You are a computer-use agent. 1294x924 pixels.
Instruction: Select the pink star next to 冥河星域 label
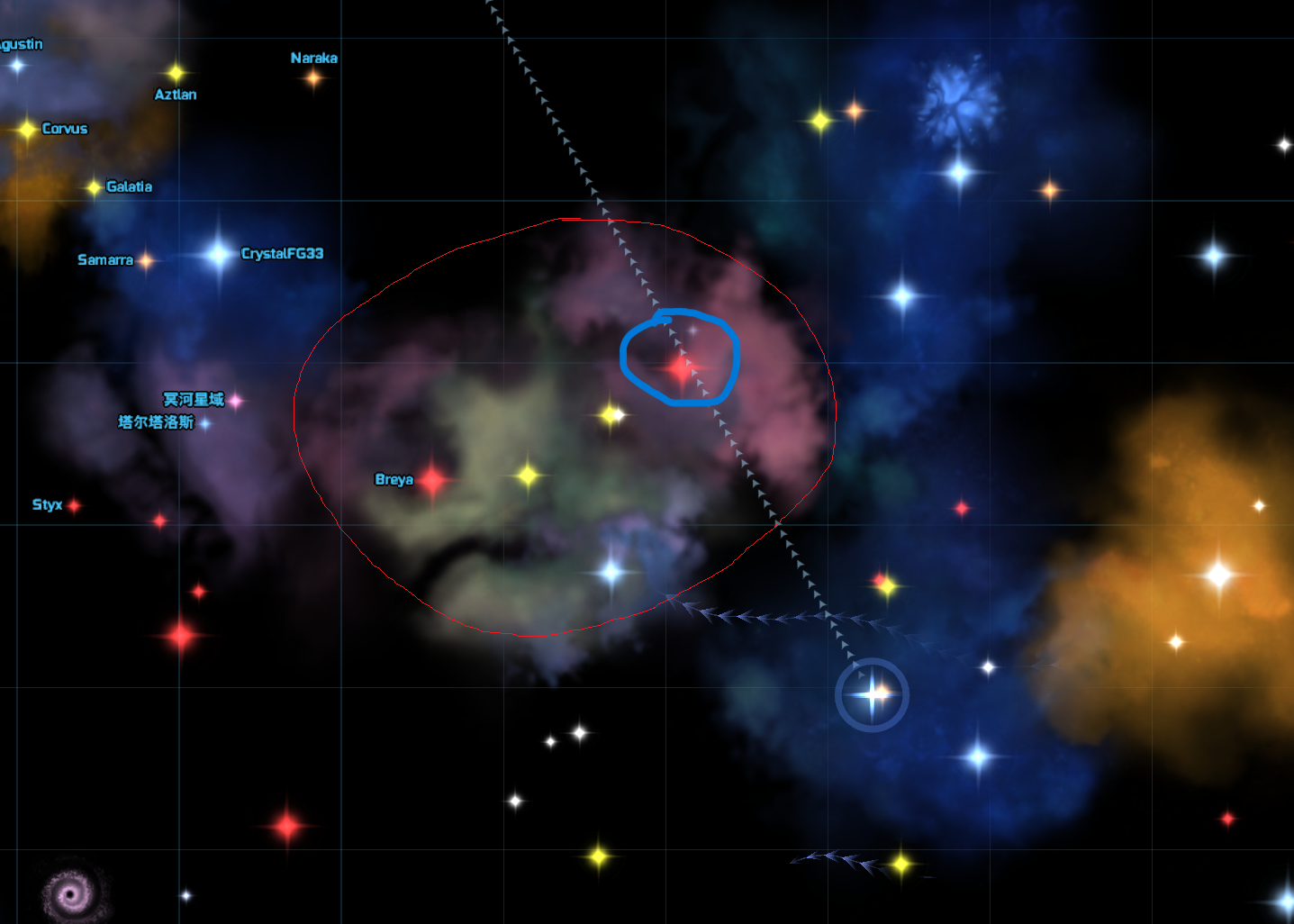236,400
